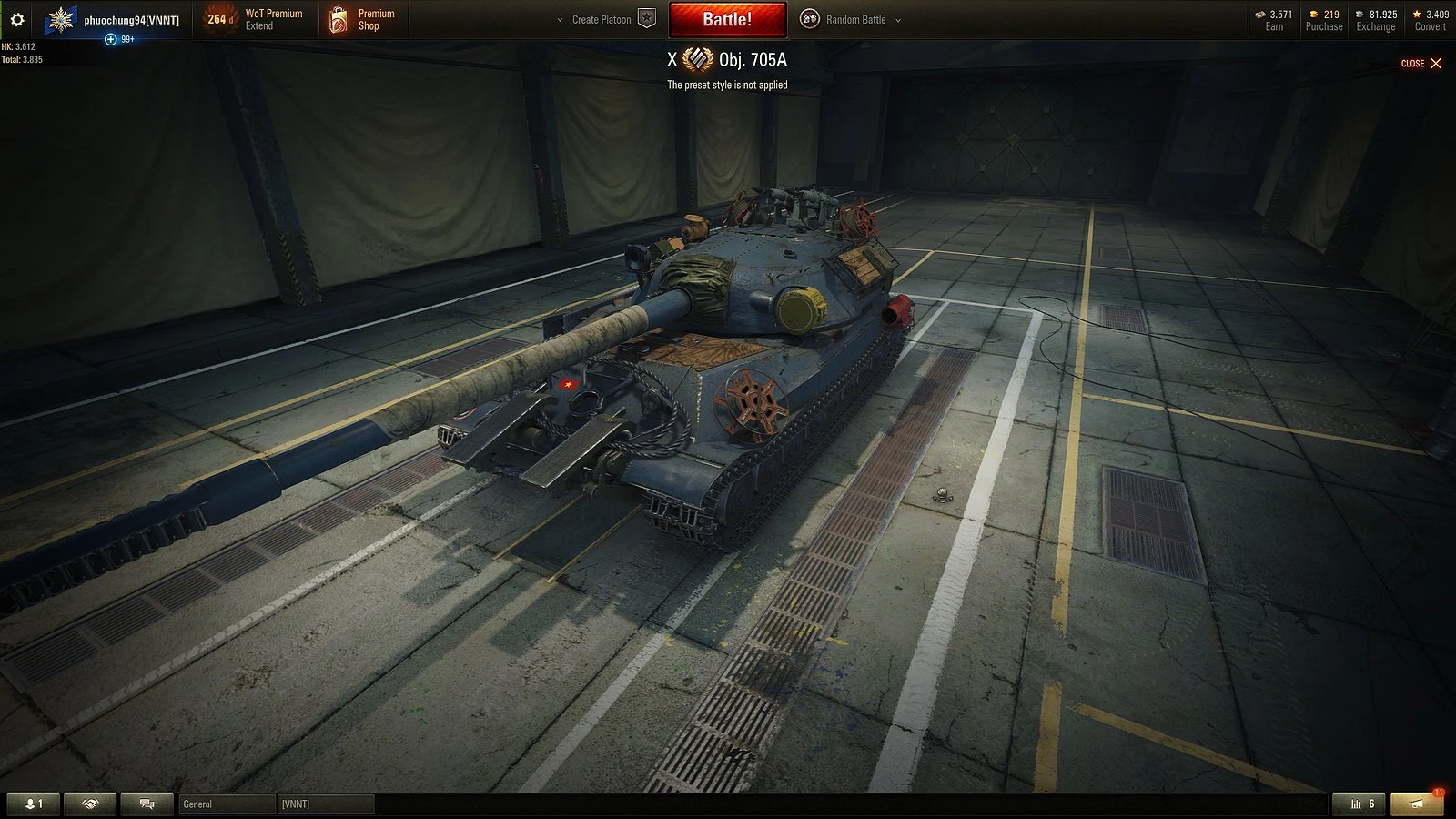Open the contacts list showing 1 friend
This screenshot has height=819, width=1456.
click(x=34, y=804)
